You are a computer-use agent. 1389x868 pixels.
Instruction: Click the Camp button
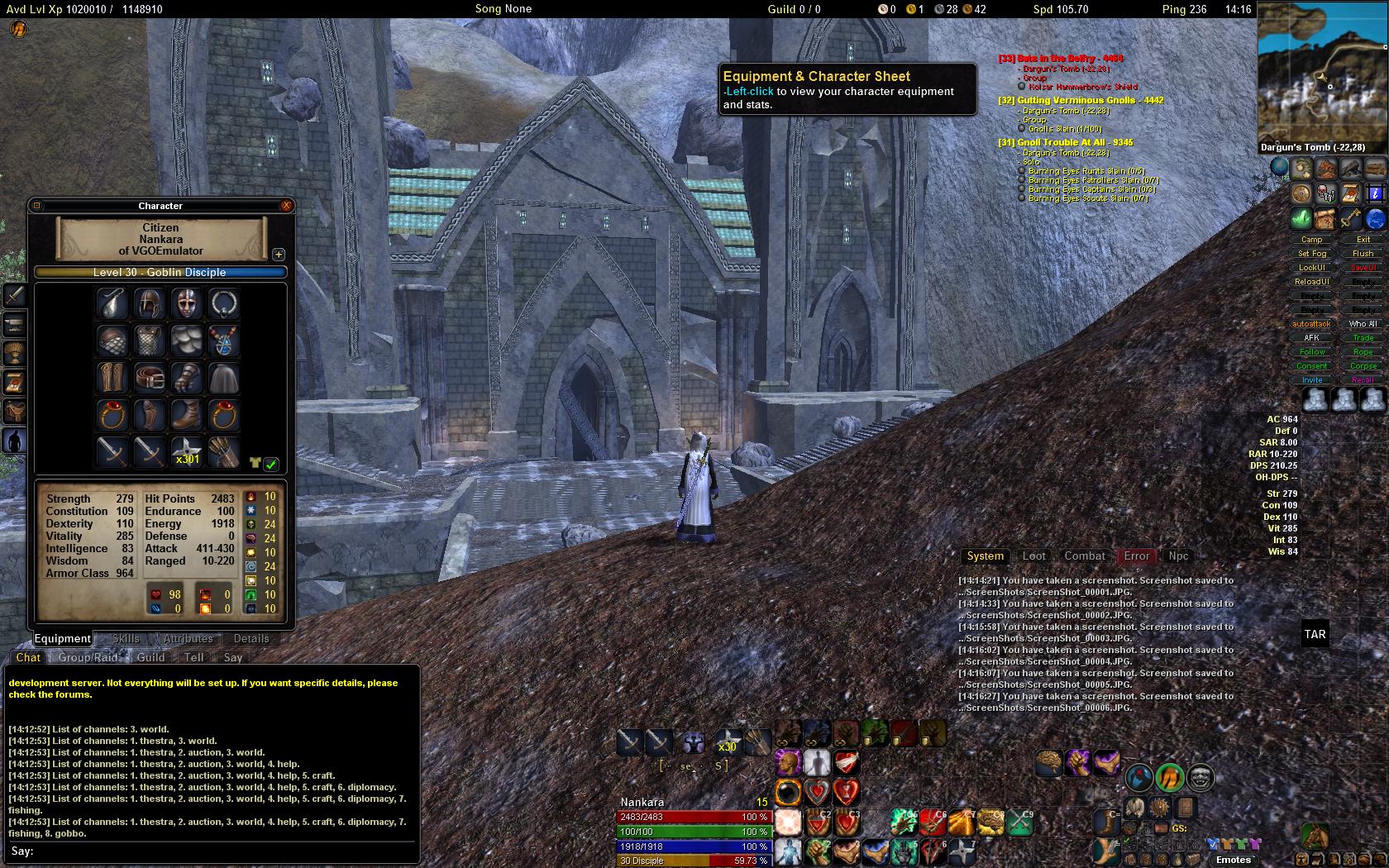(x=1312, y=240)
